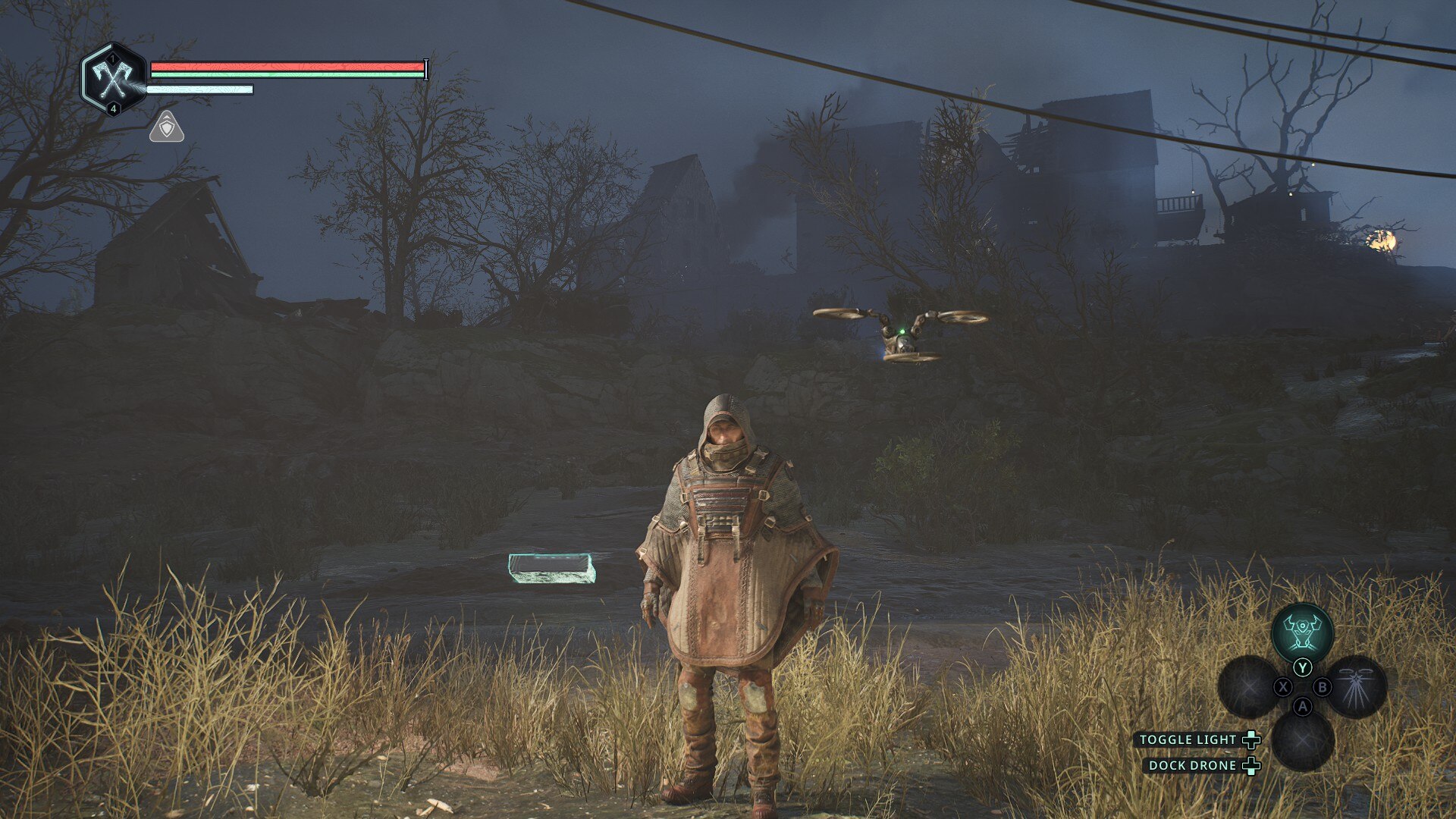This screenshot has height=819, width=1456.
Task: Use the drone light beam ability slot
Action: (1357, 687)
